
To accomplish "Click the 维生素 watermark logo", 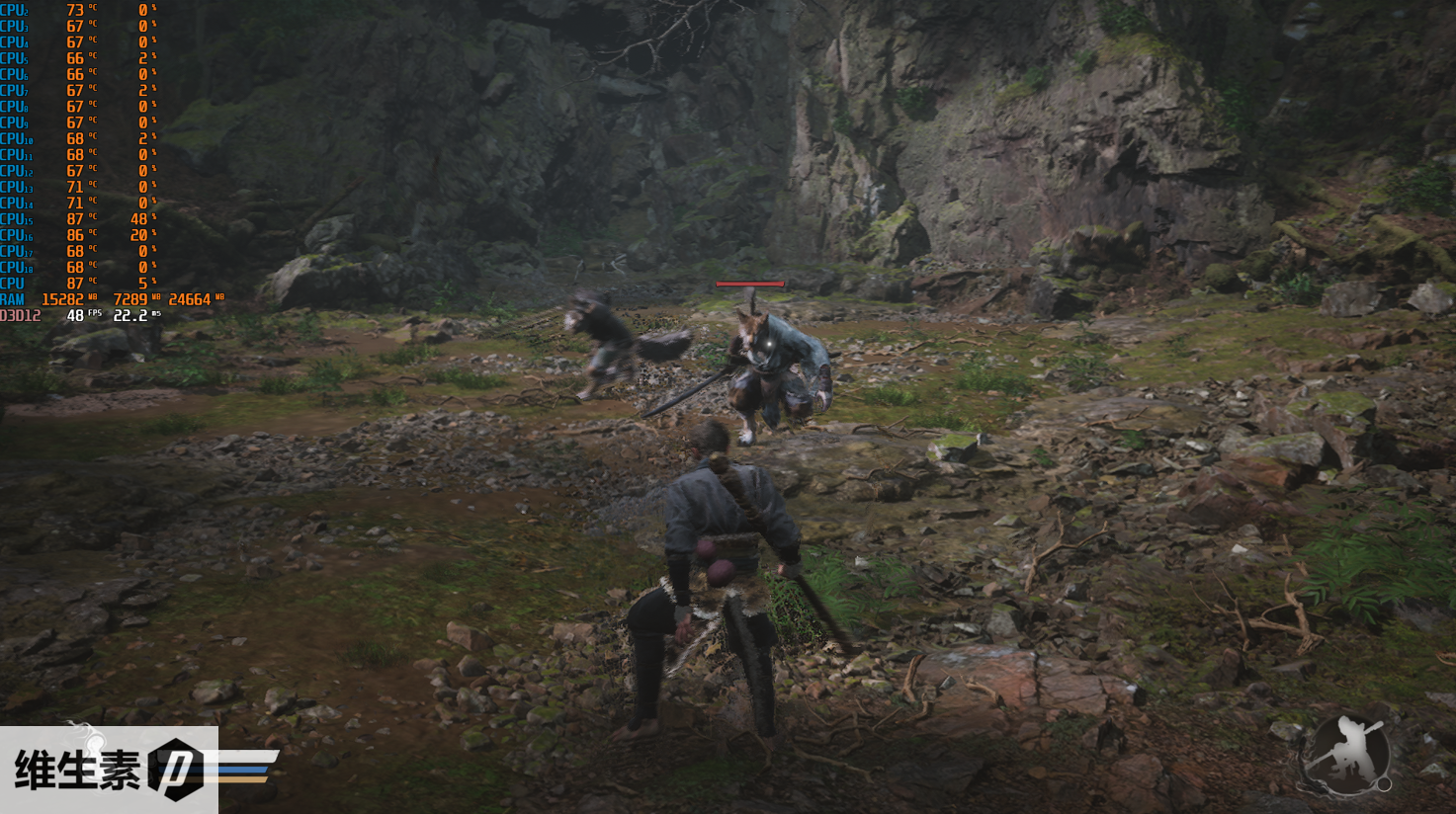I will tap(109, 770).
